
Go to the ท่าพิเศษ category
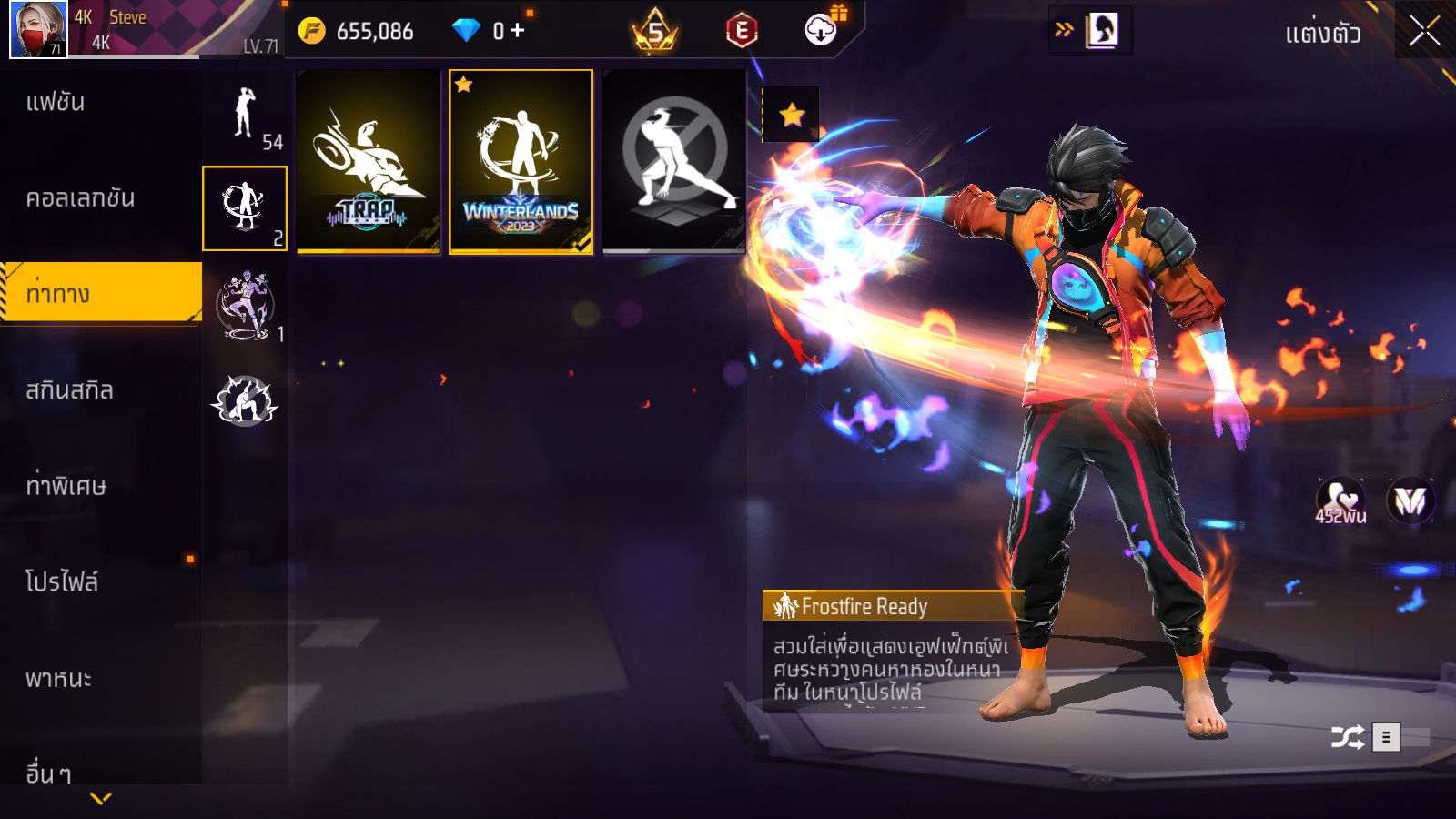pos(66,486)
